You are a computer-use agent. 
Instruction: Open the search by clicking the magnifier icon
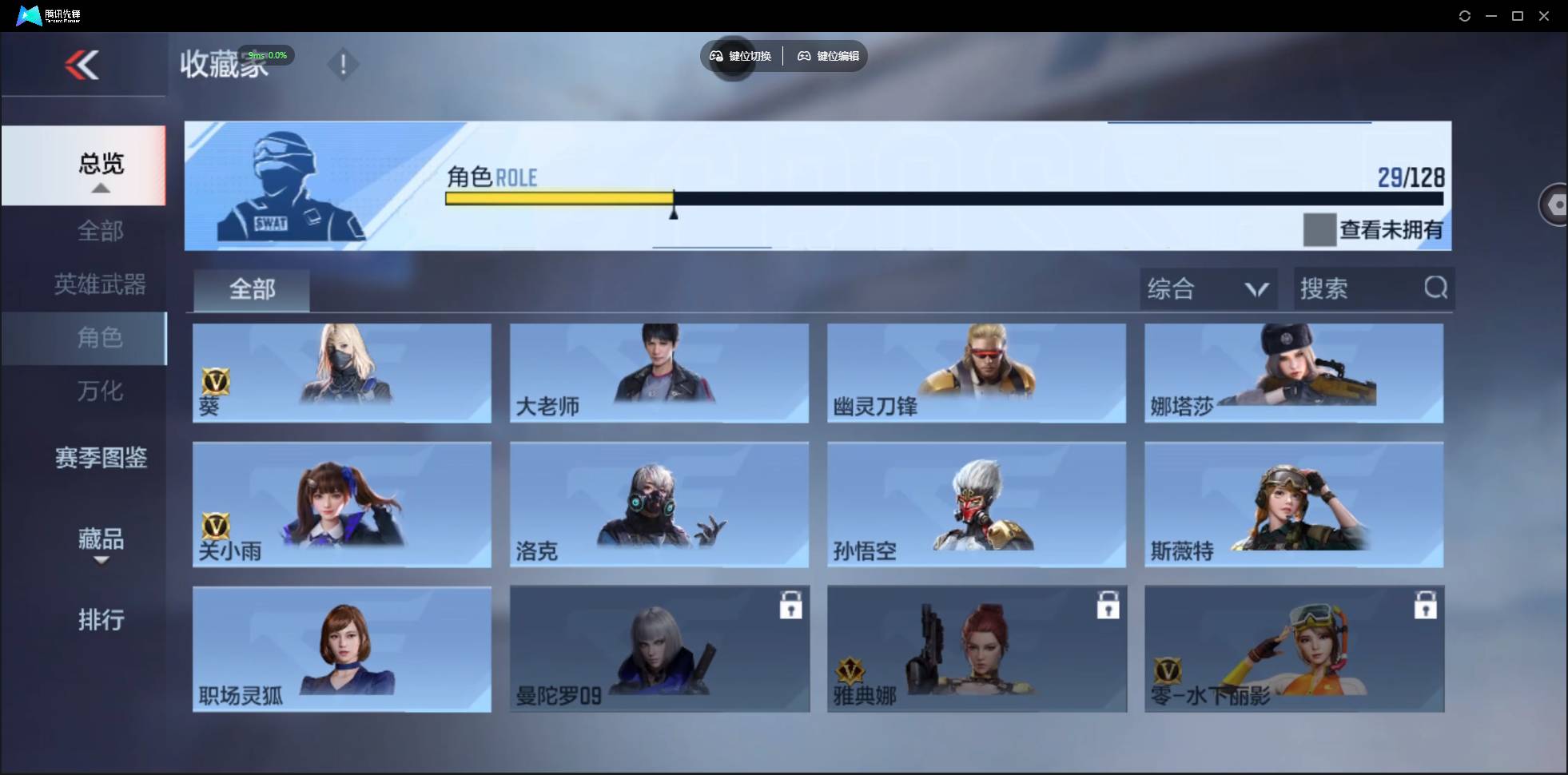pyautogui.click(x=1436, y=288)
